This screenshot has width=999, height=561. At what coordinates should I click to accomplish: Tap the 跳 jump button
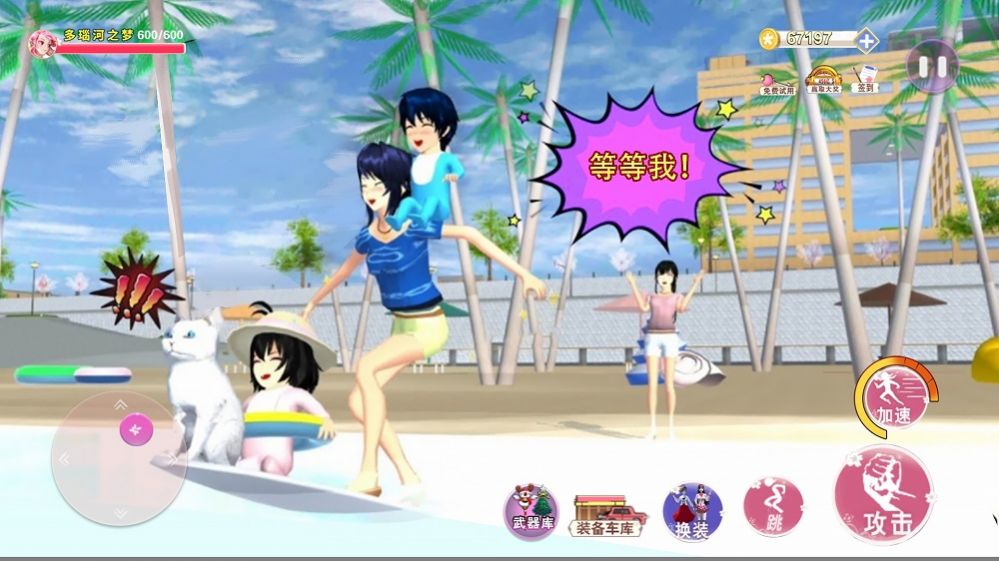click(x=773, y=506)
